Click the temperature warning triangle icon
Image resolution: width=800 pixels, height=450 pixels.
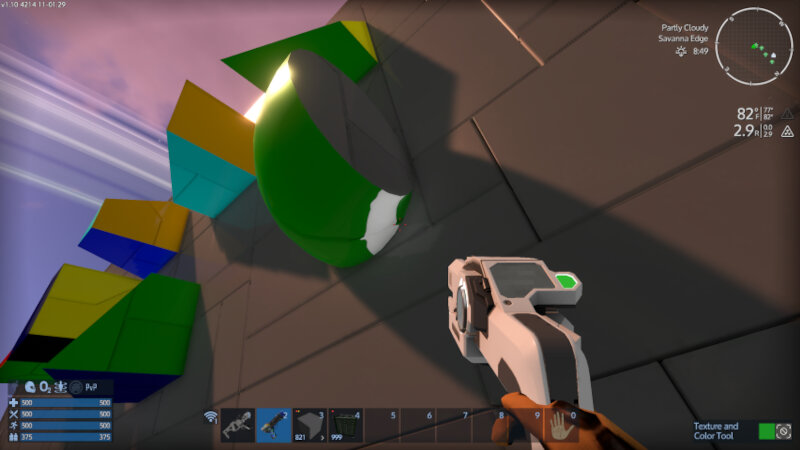788,114
